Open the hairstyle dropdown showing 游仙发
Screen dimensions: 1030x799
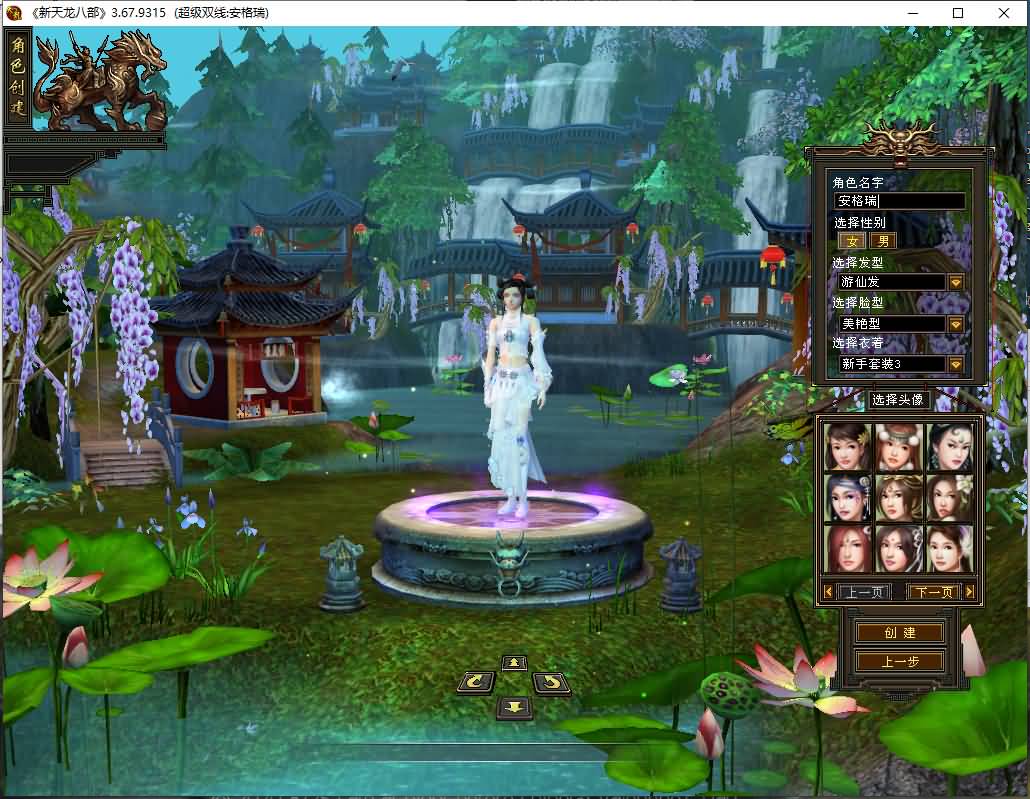tap(956, 282)
